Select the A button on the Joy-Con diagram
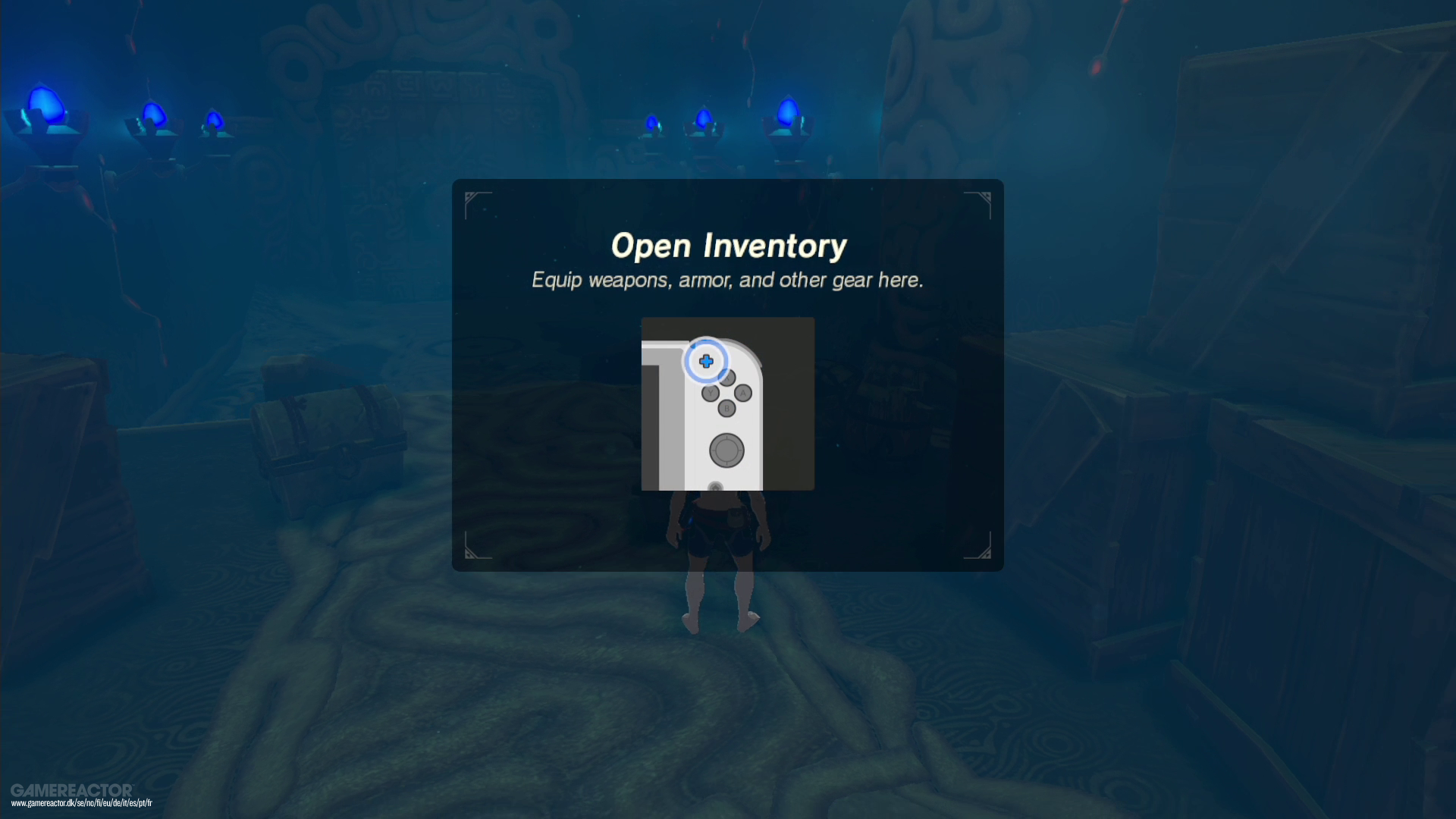Image resolution: width=1456 pixels, height=819 pixels. [x=743, y=394]
